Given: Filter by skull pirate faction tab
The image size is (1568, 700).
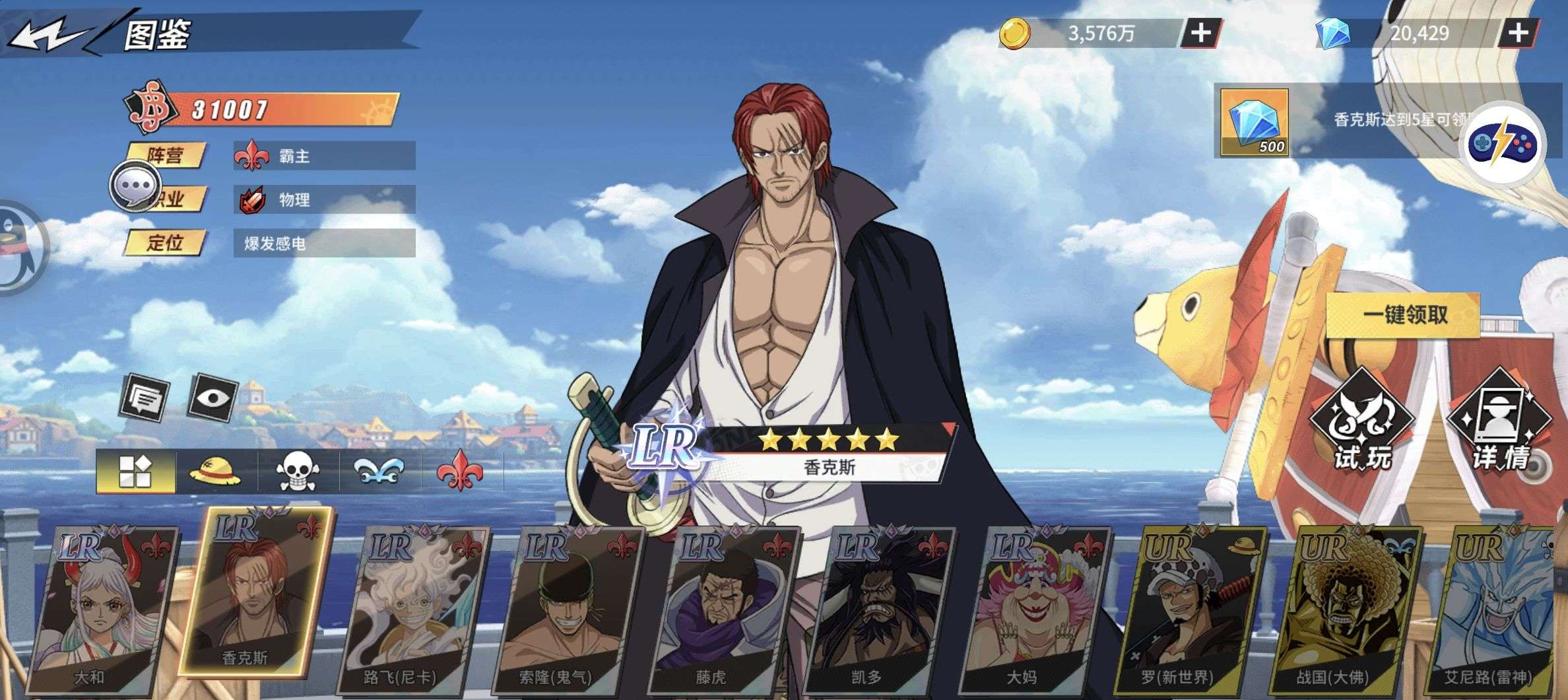Looking at the screenshot, I should tap(298, 472).
